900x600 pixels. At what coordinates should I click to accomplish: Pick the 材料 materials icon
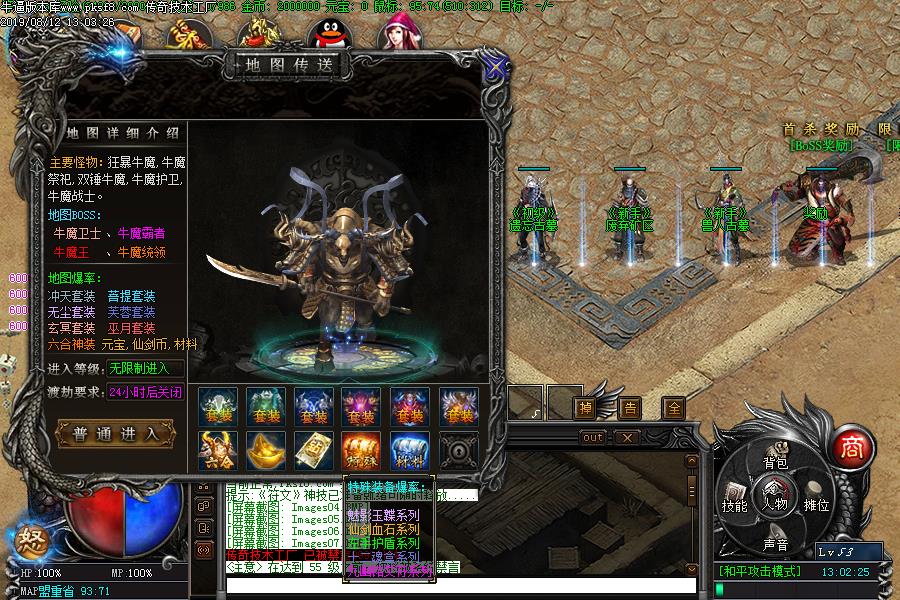point(410,451)
